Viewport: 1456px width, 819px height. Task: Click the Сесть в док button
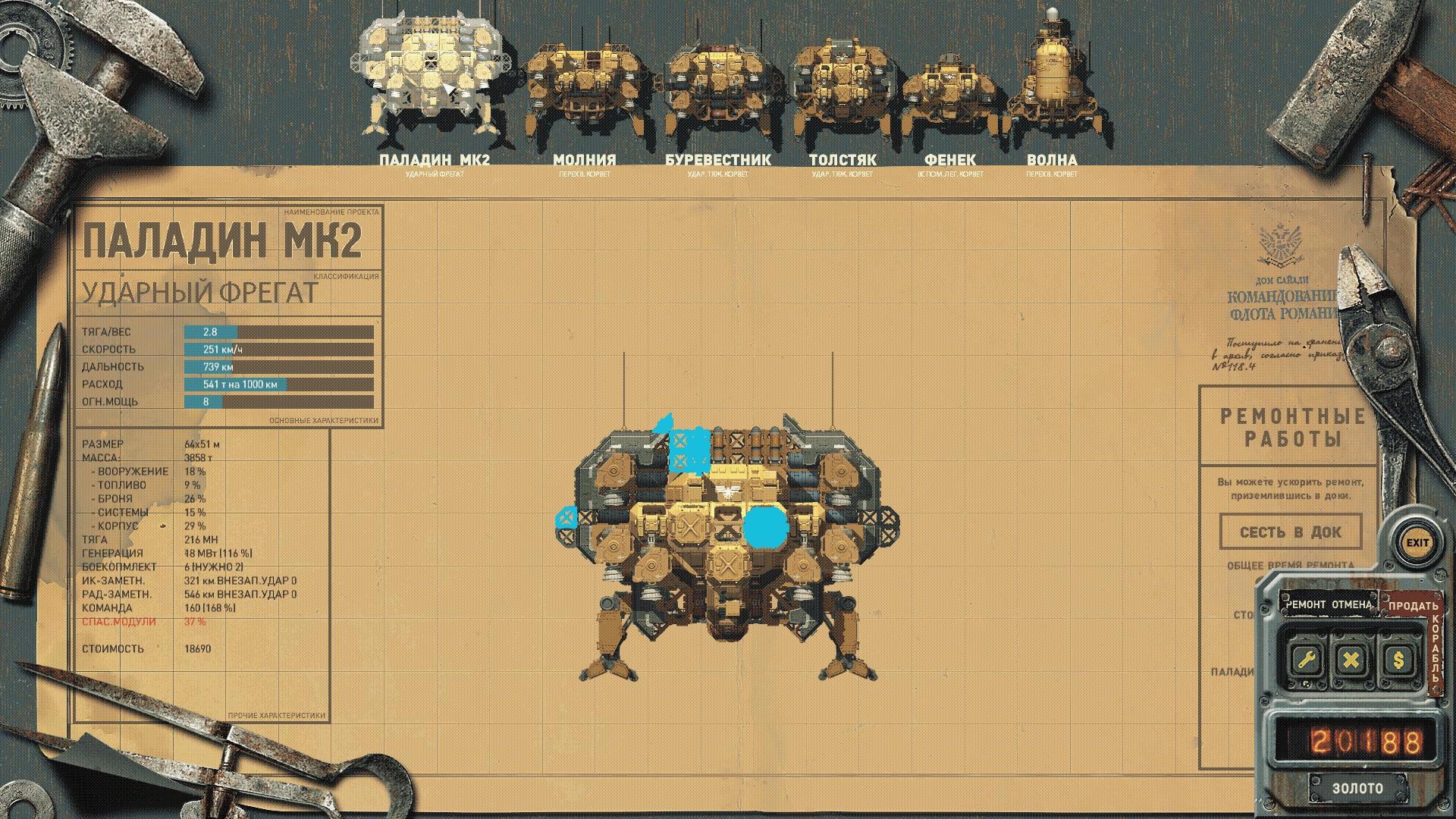coord(1290,532)
